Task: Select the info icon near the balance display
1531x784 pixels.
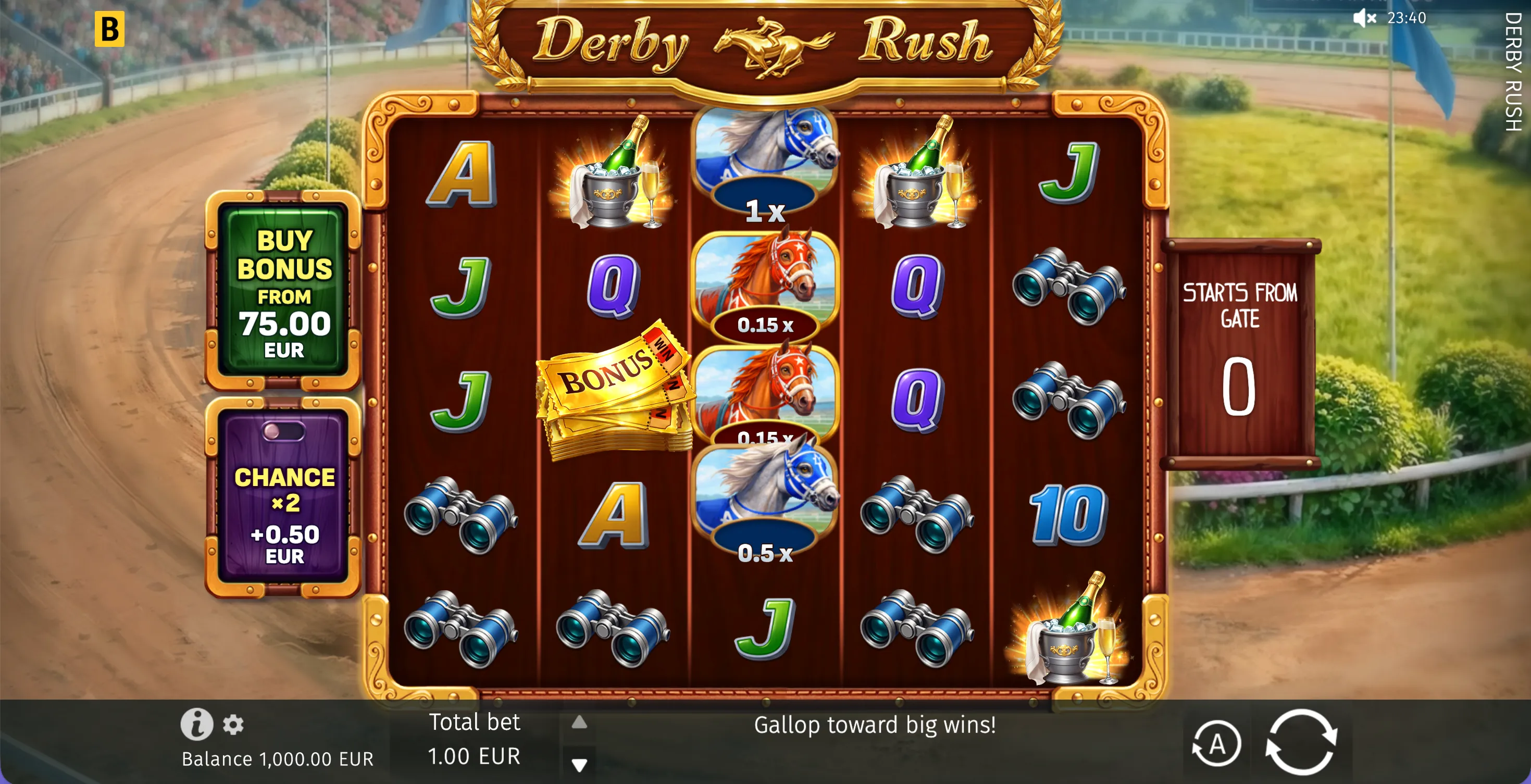Action: coord(198,725)
